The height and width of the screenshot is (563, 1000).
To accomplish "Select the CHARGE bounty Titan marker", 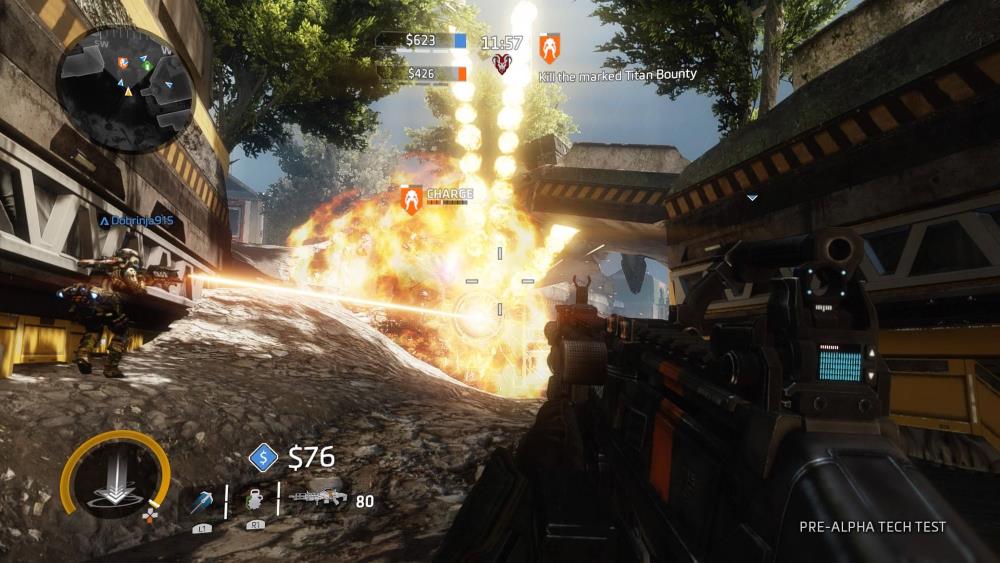I will pyautogui.click(x=410, y=199).
